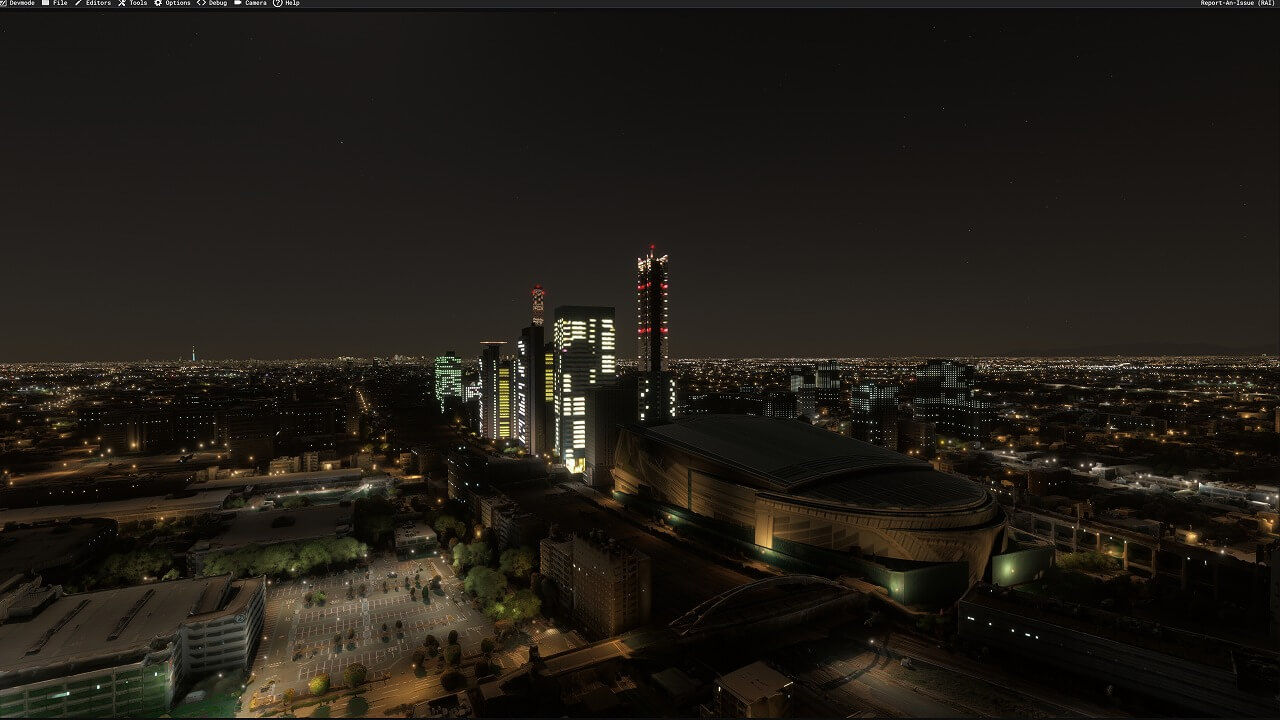Open the Help menu
This screenshot has width=1280, height=720.
click(x=291, y=3)
